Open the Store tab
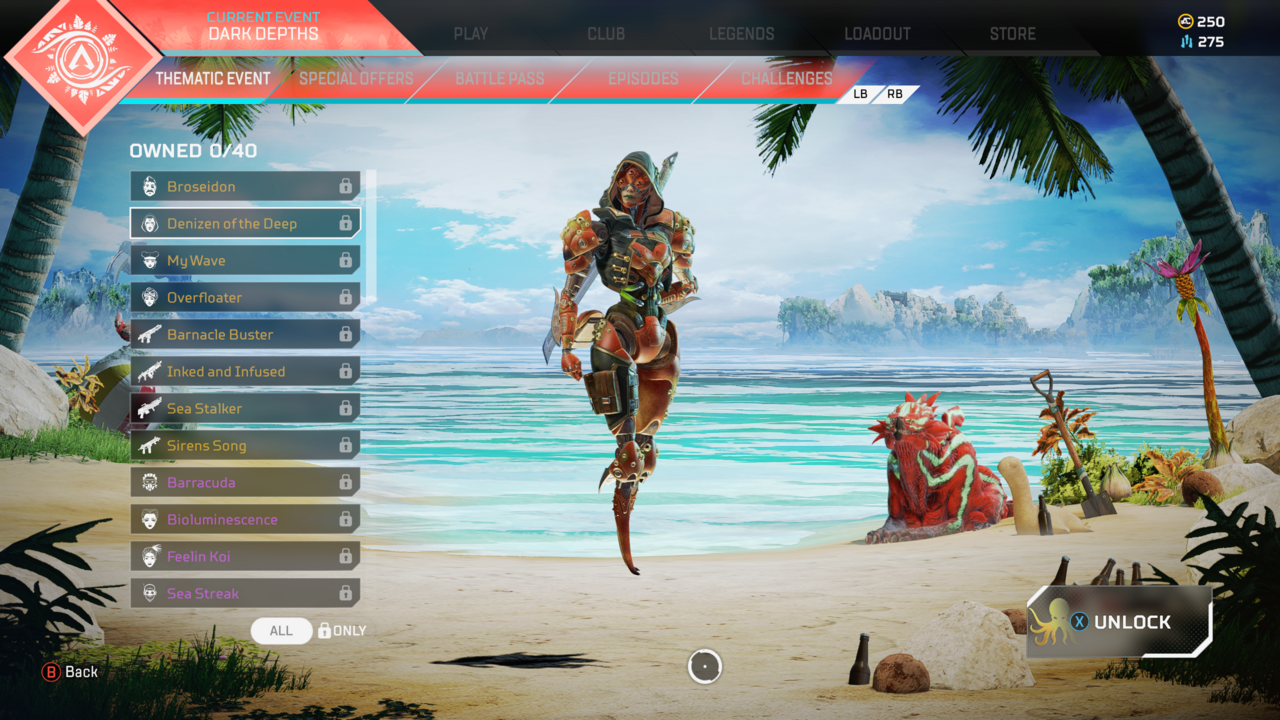1280x720 pixels. [1012, 33]
